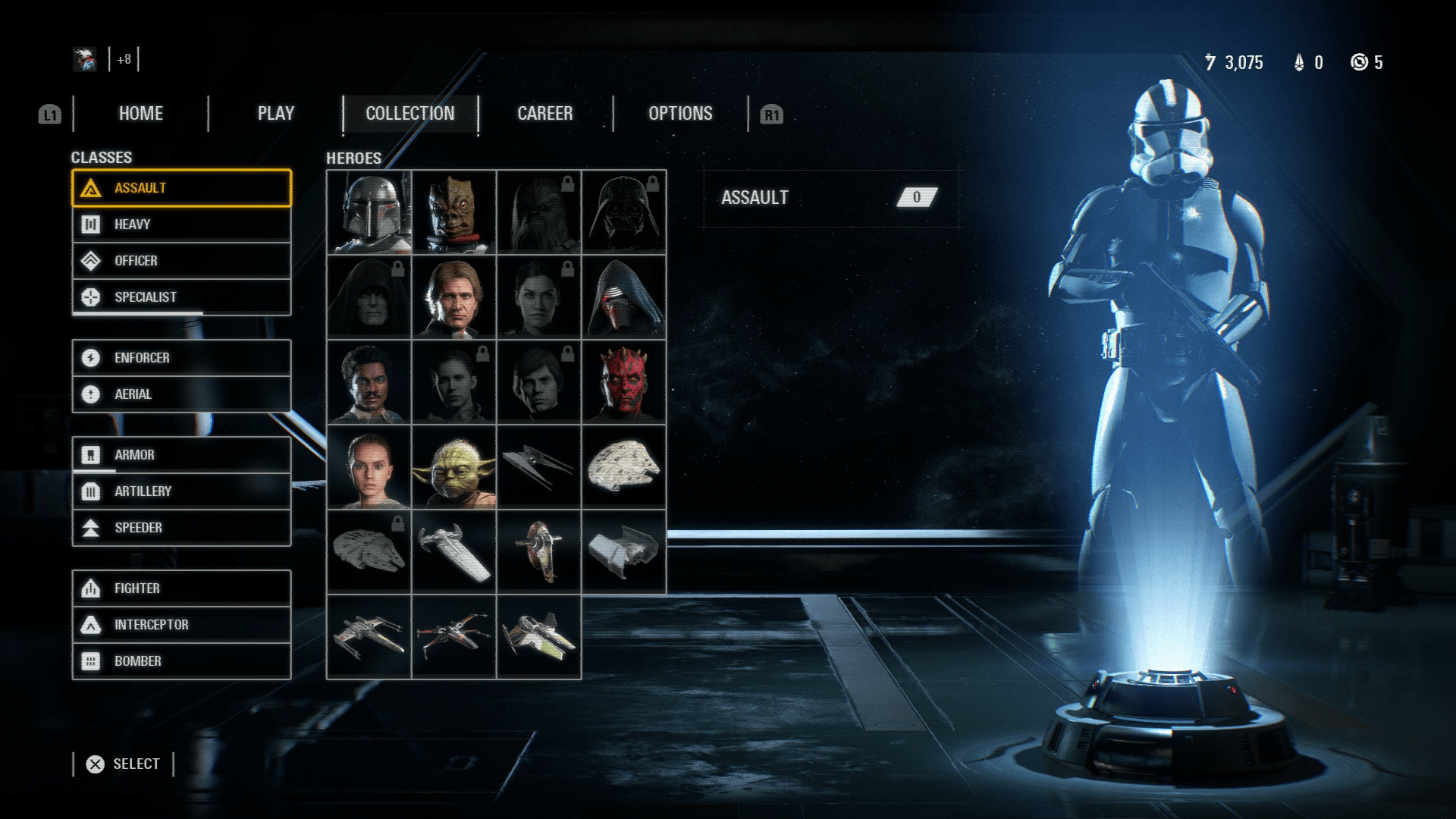Select the Bomber class
Image resolution: width=1456 pixels, height=819 pixels.
[x=181, y=661]
